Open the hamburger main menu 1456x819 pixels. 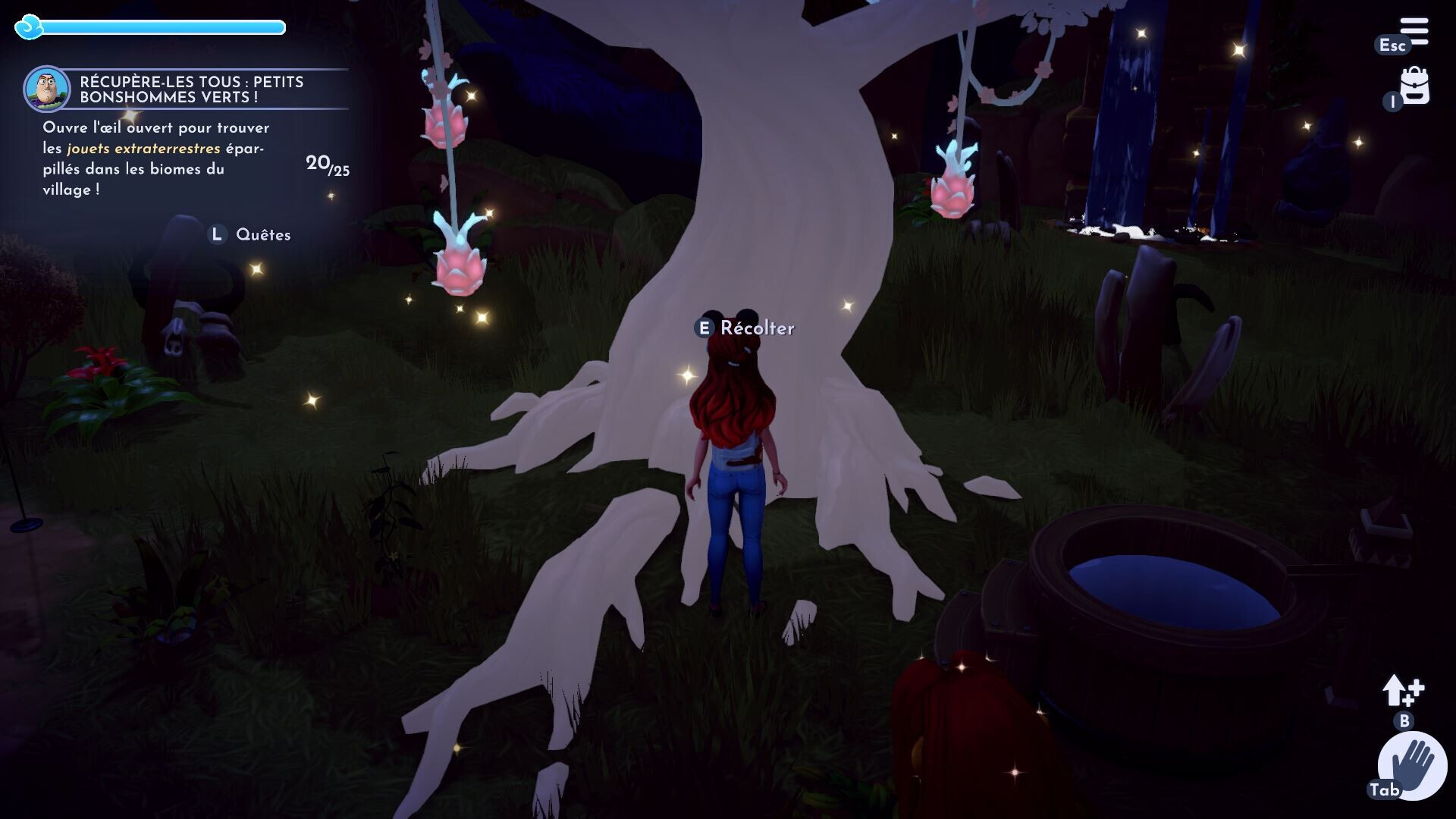point(1414,32)
